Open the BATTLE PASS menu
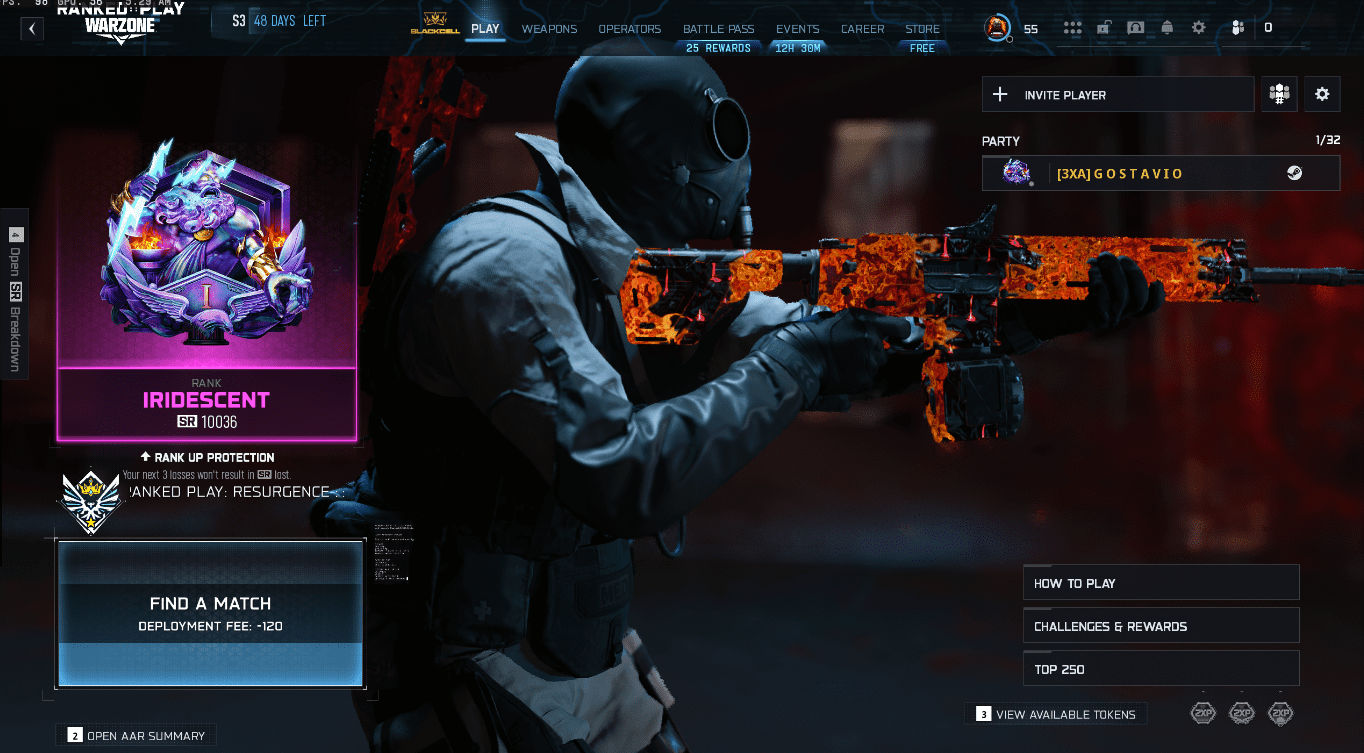 [x=718, y=29]
